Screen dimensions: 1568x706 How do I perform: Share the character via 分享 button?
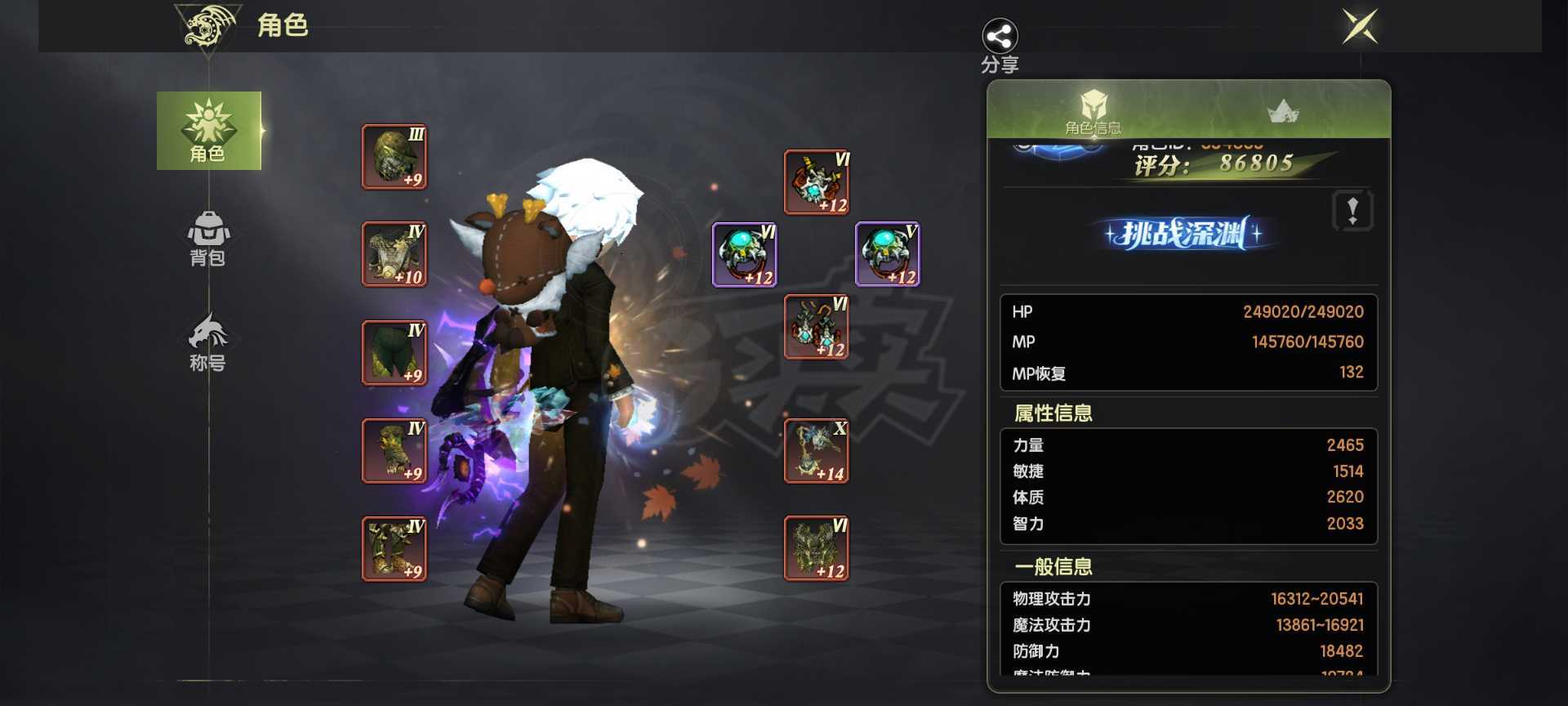click(1000, 45)
